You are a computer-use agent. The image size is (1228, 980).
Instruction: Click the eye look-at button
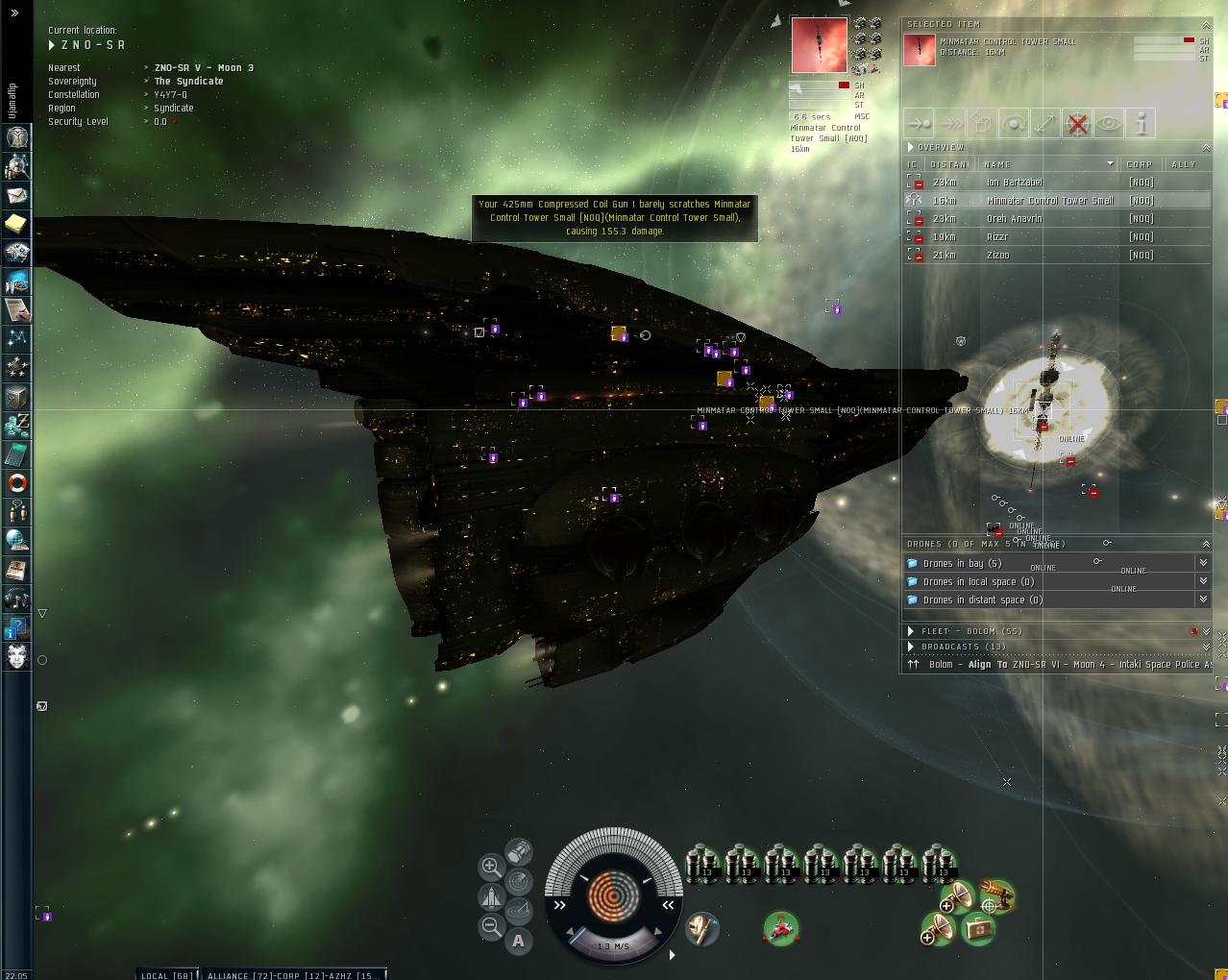click(1109, 123)
